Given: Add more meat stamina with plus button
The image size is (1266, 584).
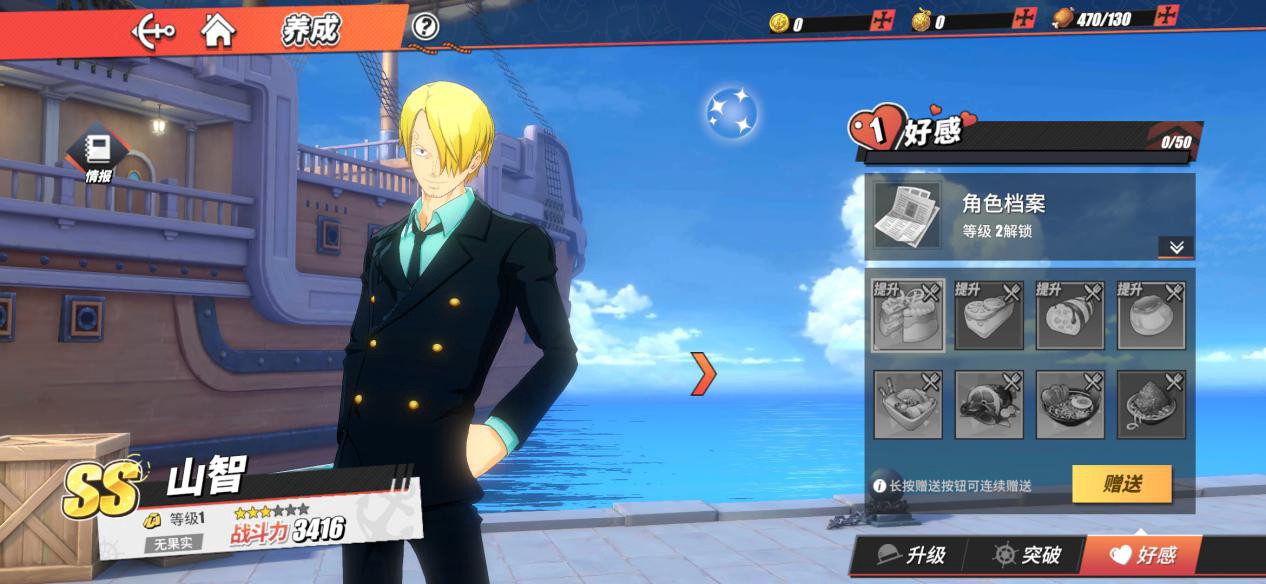Looking at the screenshot, I should point(1166,15).
